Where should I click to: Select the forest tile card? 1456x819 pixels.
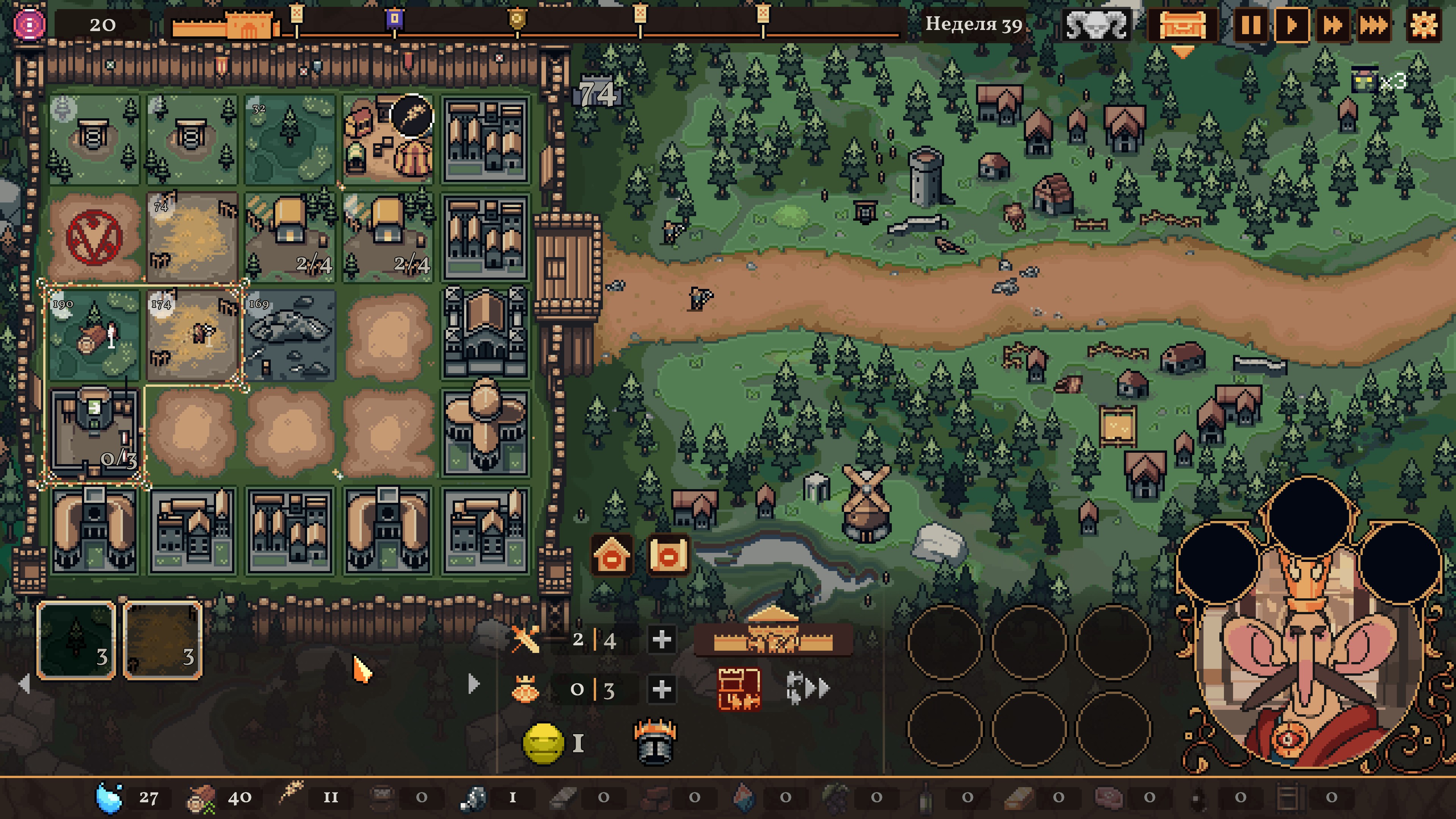pos(76,639)
